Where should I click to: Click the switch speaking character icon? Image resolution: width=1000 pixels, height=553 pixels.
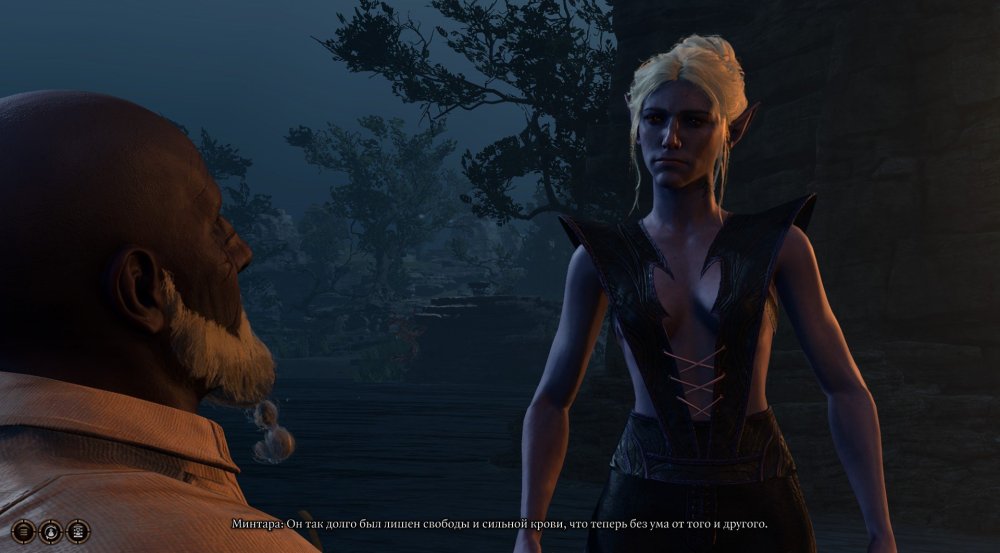click(x=51, y=531)
